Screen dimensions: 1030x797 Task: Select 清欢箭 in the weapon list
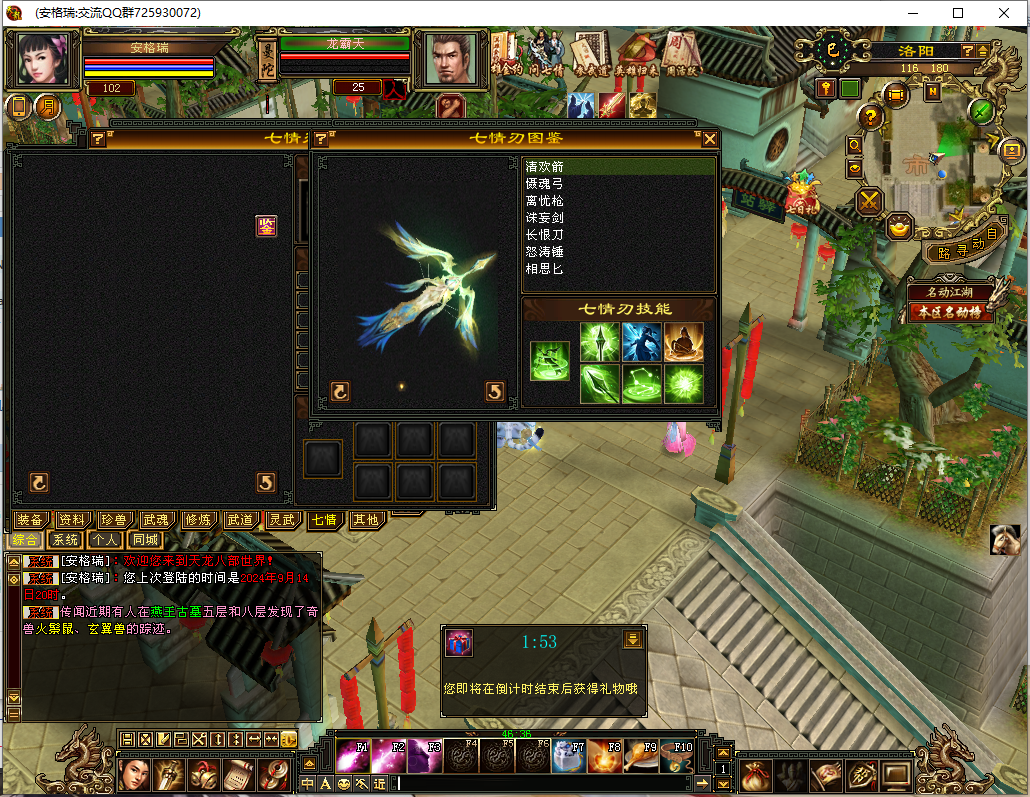[x=545, y=167]
